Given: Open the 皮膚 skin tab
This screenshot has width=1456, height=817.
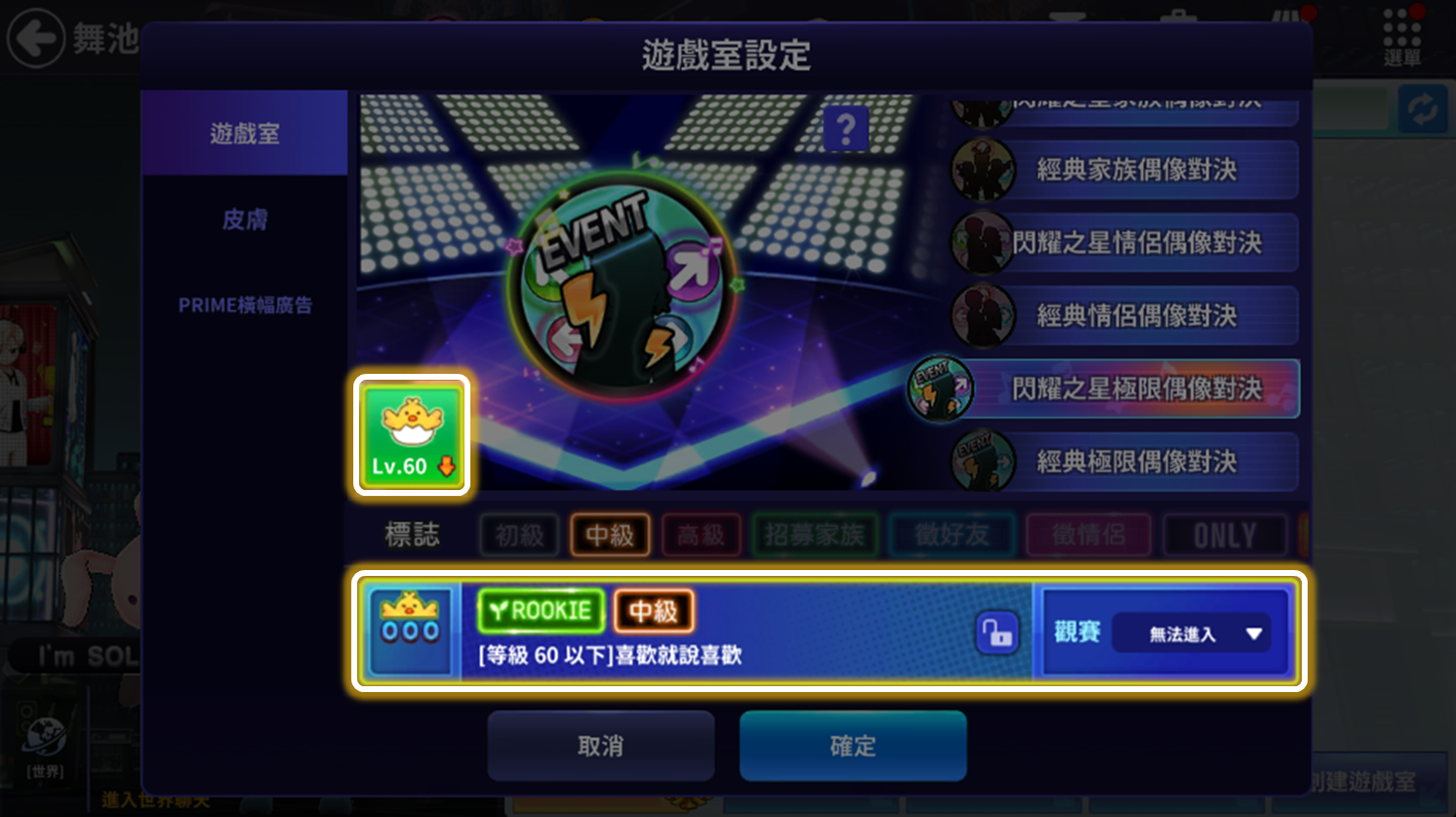Looking at the screenshot, I should [244, 220].
